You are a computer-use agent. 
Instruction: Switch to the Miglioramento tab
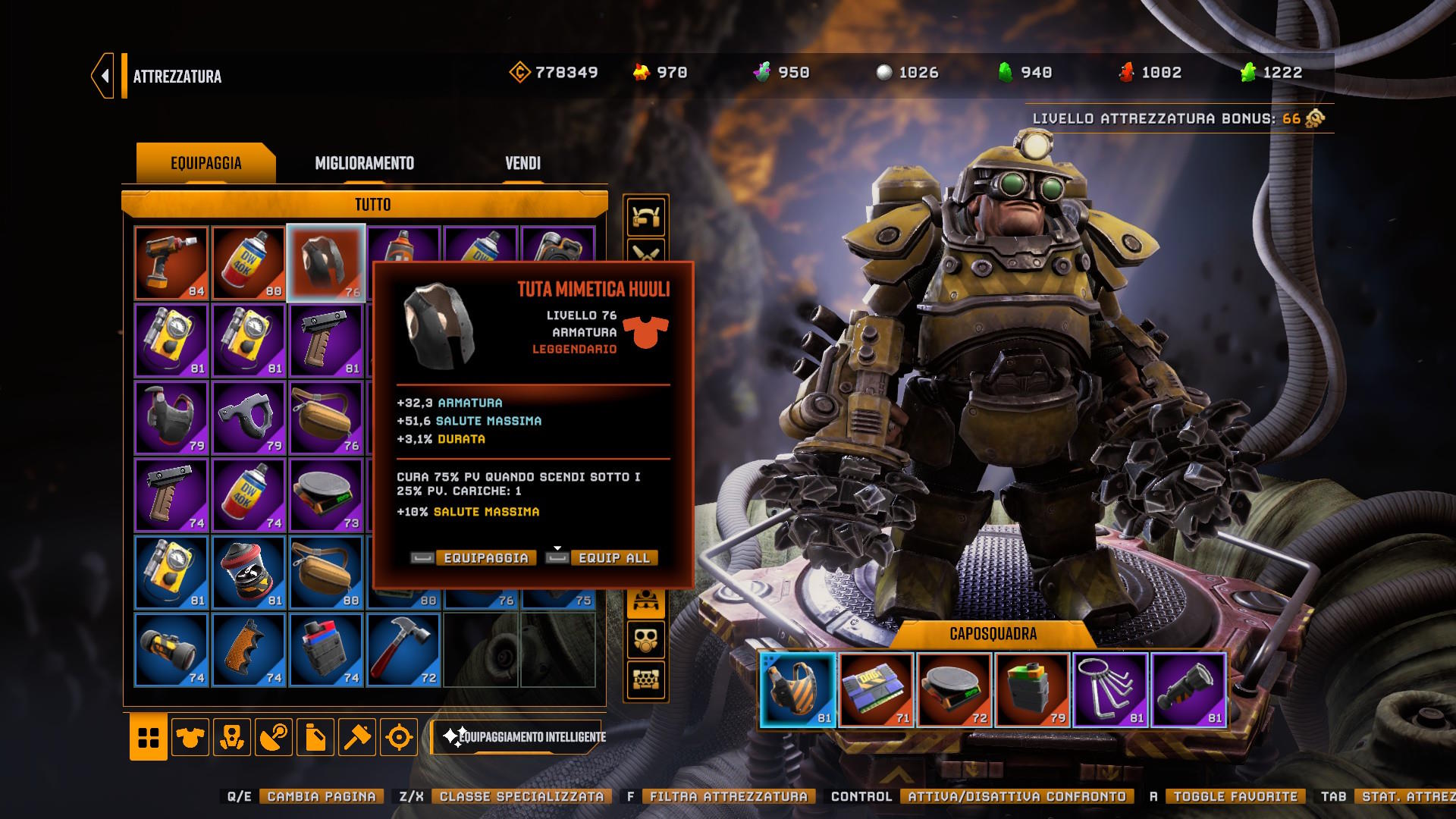coord(364,163)
